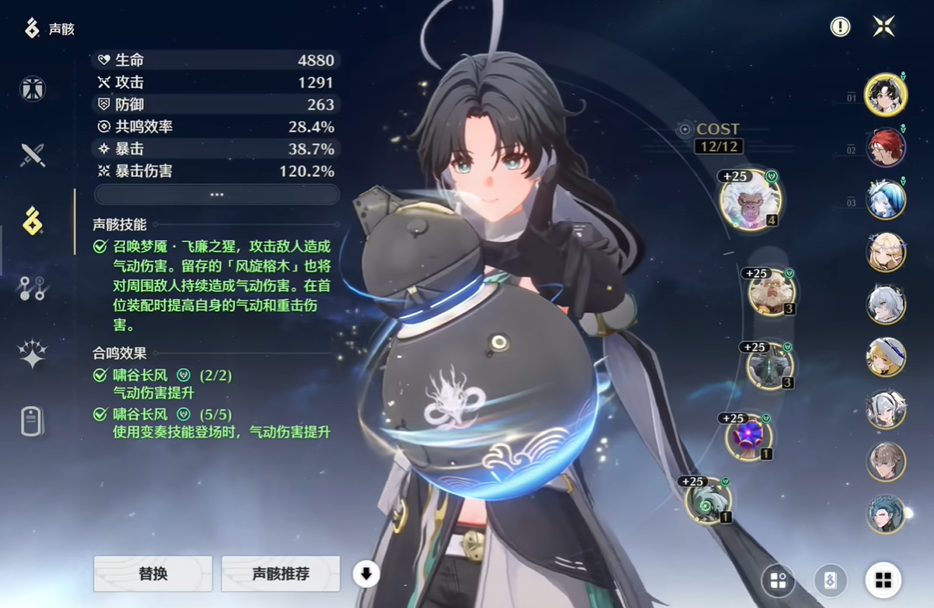
Task: Open the exclamation mark info button
Action: pyautogui.click(x=840, y=27)
